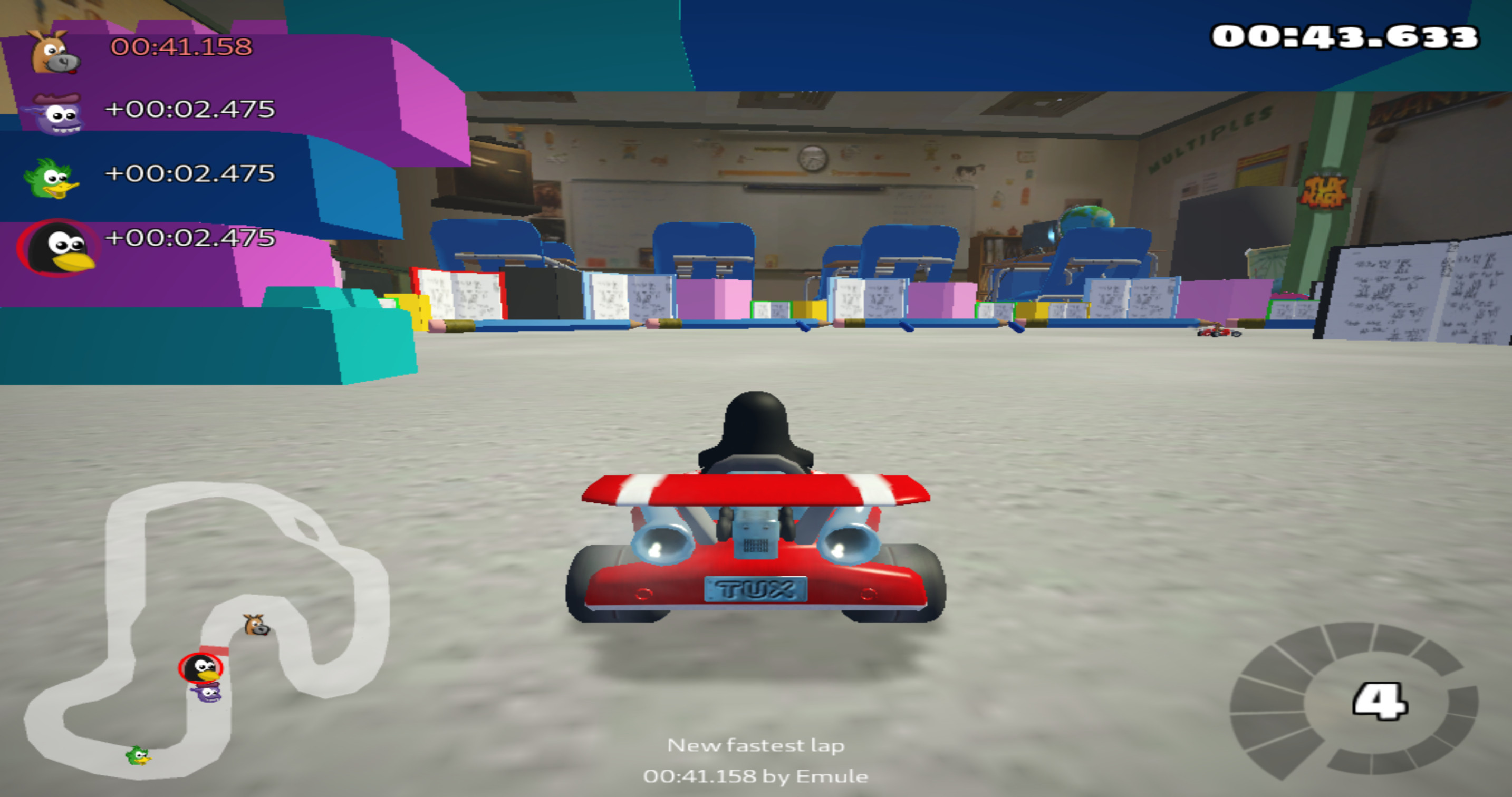Viewport: 1512px width, 797px height.
Task: Select the green duck Konqi racer icon
Action: (x=54, y=180)
